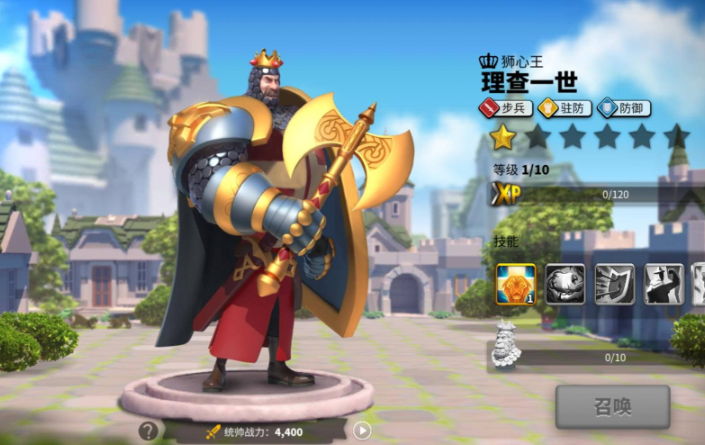
Task: Open the 驻防 garrison talent tag
Action: (x=566, y=108)
